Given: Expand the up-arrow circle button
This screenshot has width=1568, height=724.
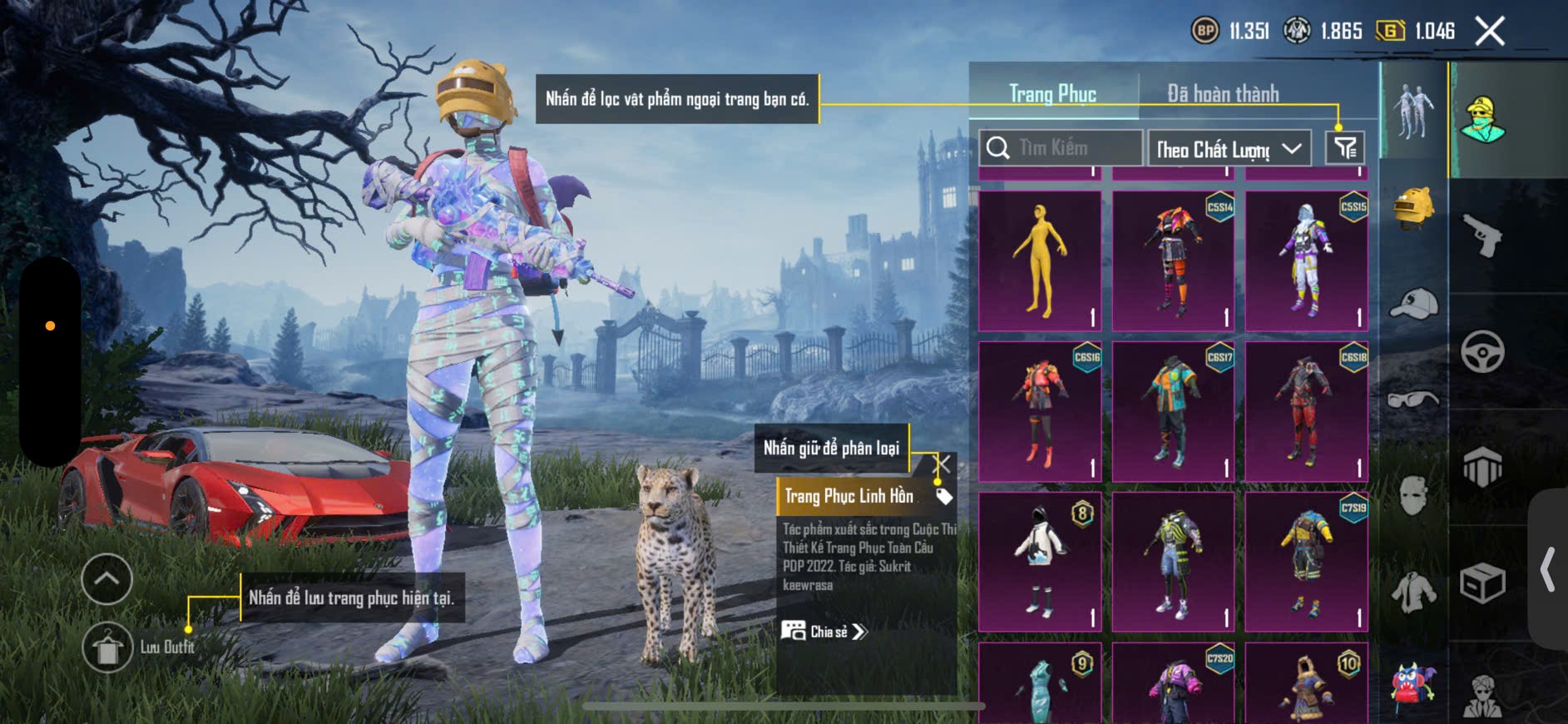Looking at the screenshot, I should 106,578.
